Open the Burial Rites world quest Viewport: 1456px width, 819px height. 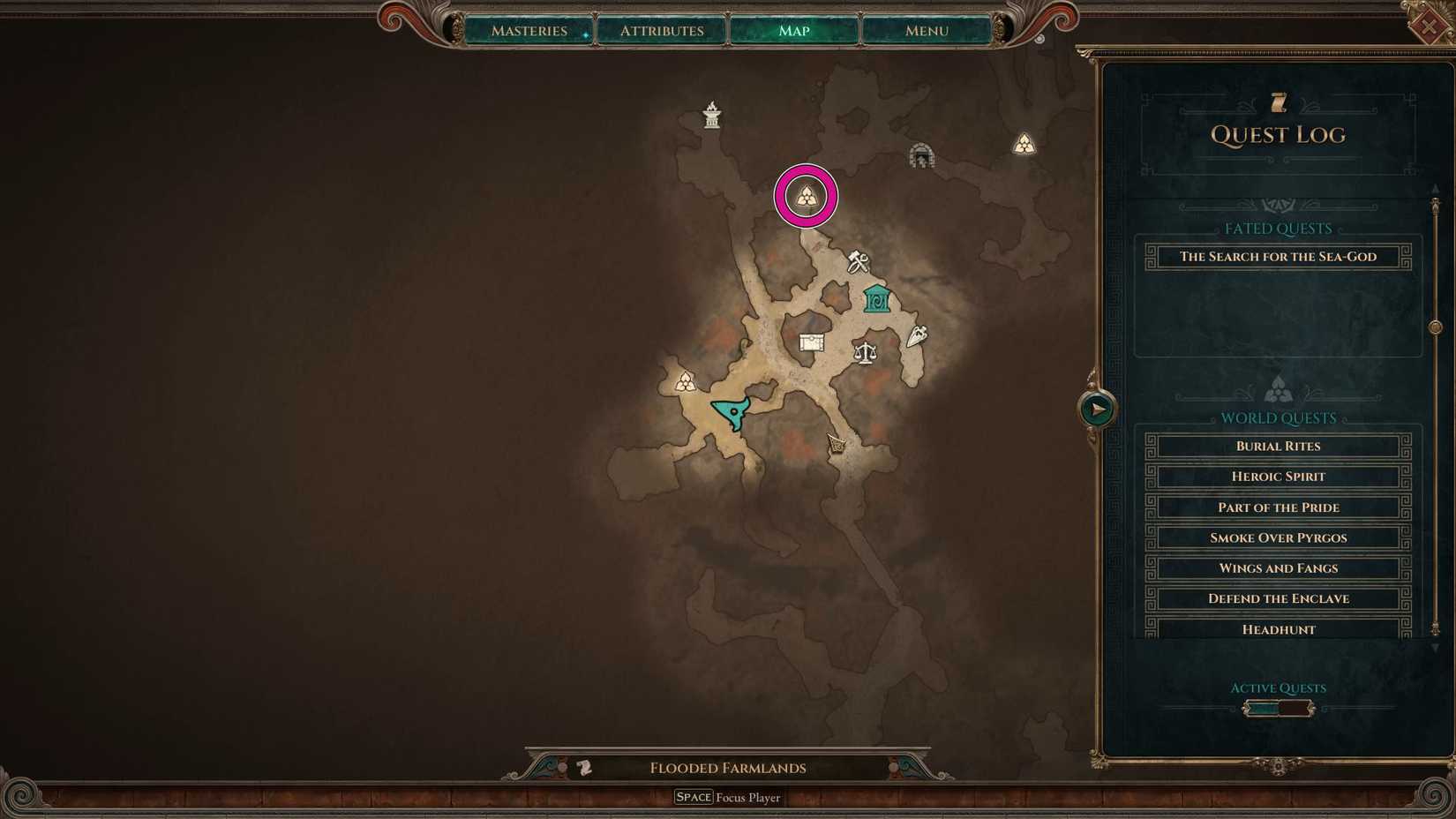[x=1277, y=446]
